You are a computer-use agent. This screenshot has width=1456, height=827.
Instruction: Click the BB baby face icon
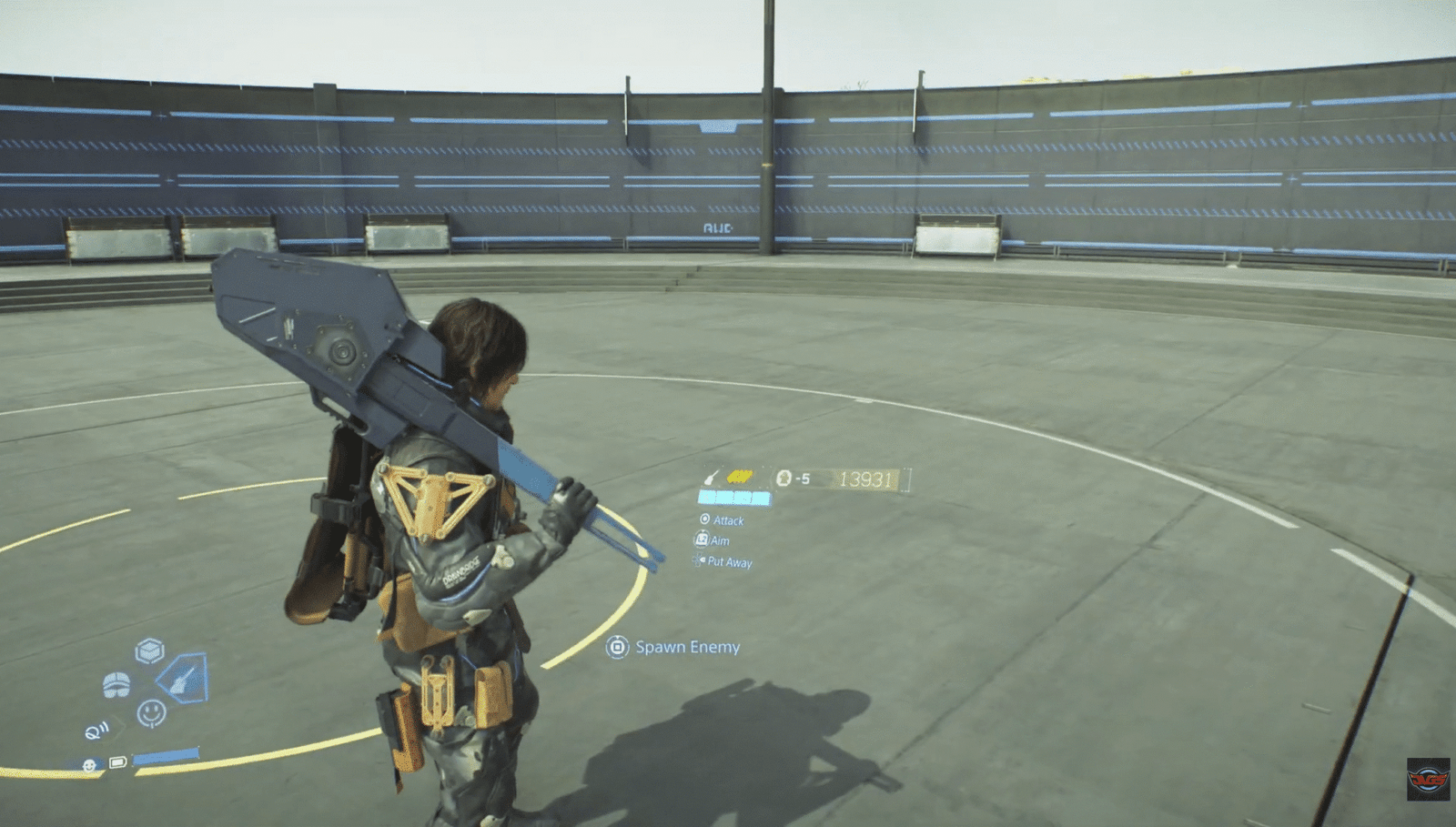89,765
